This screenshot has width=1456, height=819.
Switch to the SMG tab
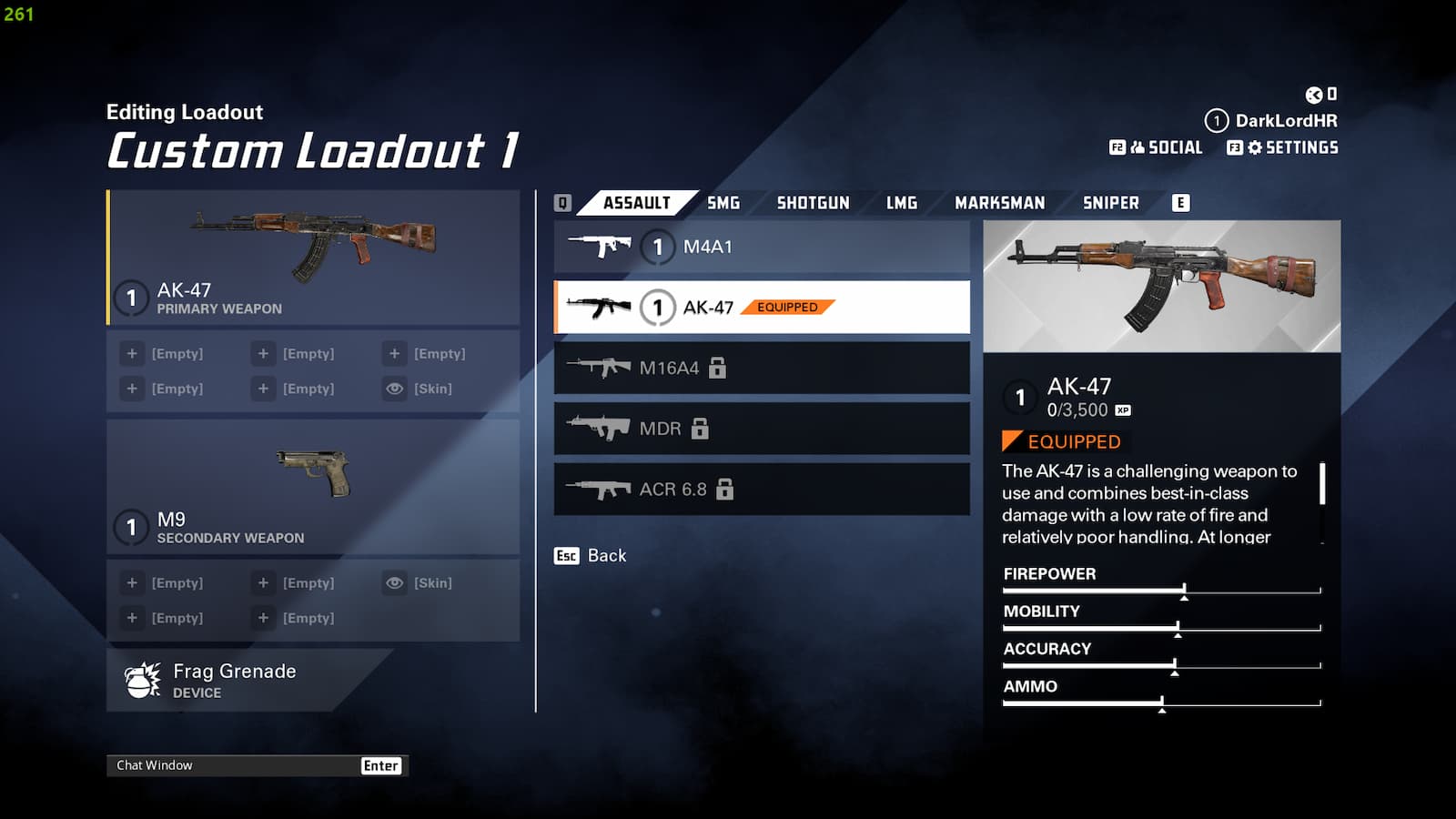tap(722, 202)
